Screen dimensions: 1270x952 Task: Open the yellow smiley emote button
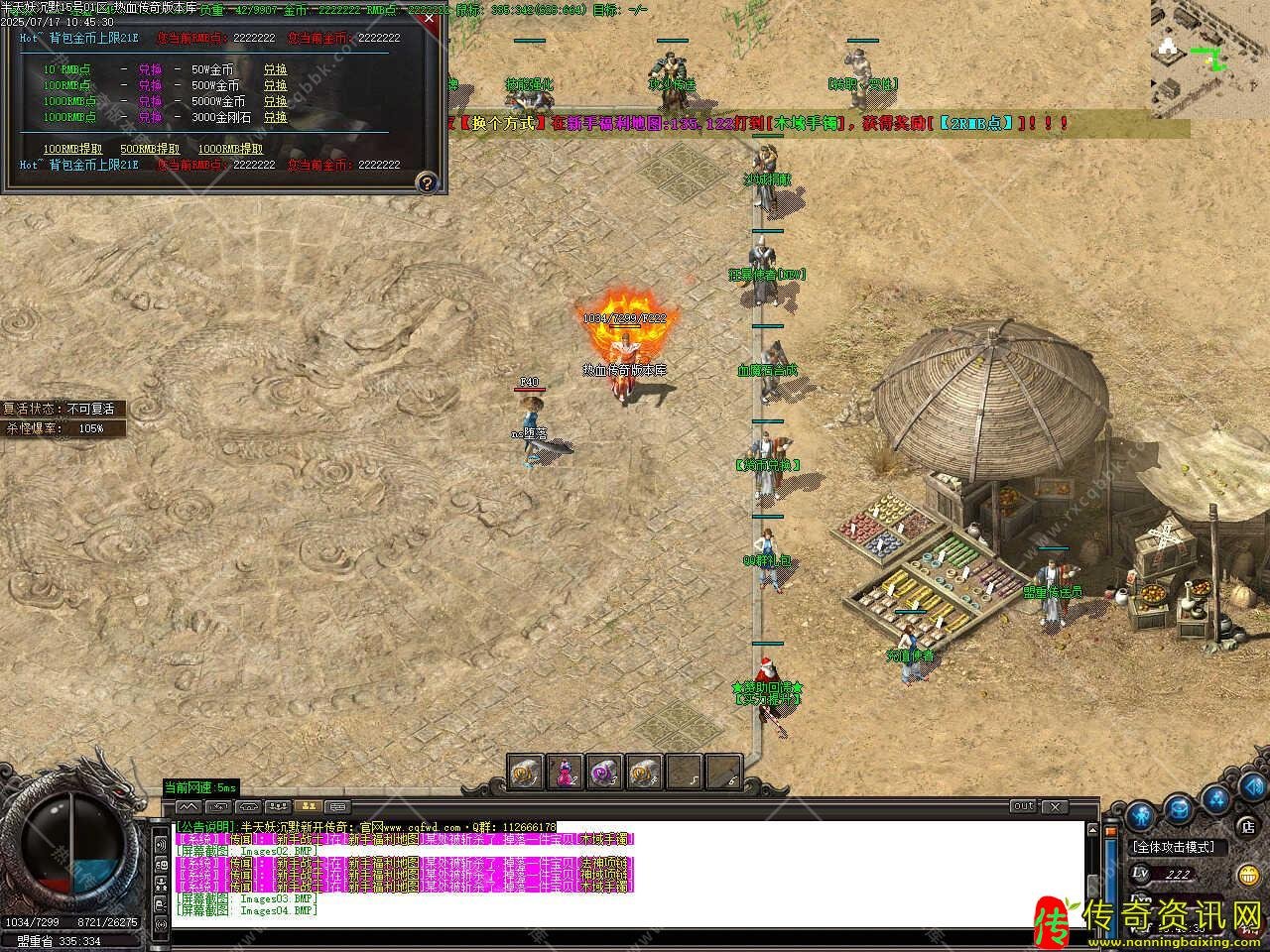(1248, 875)
